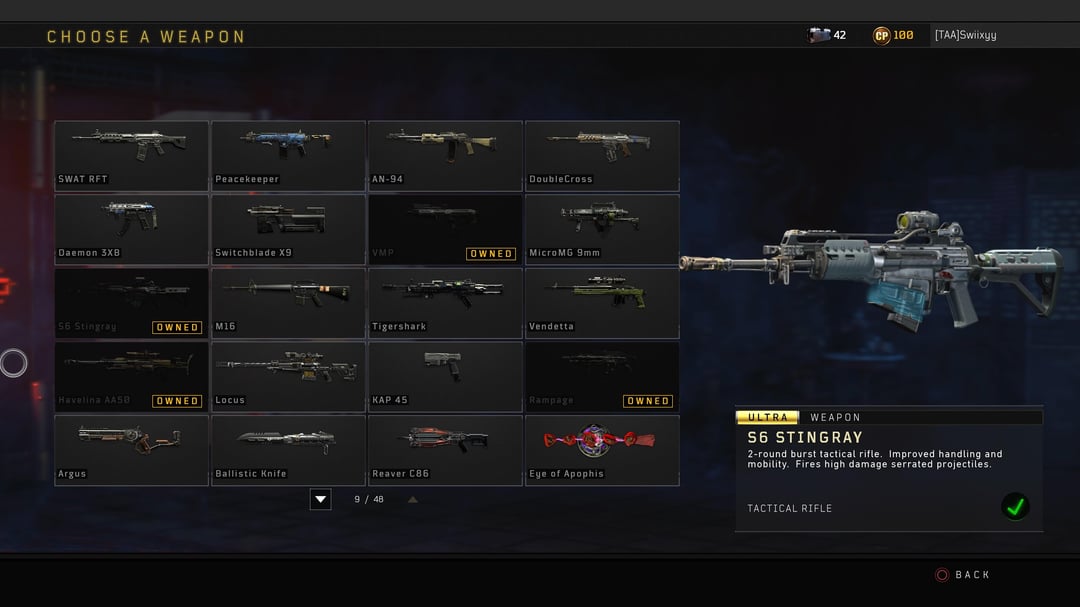Choose the Peacekeeper weapon
The image size is (1080, 607).
(288, 155)
